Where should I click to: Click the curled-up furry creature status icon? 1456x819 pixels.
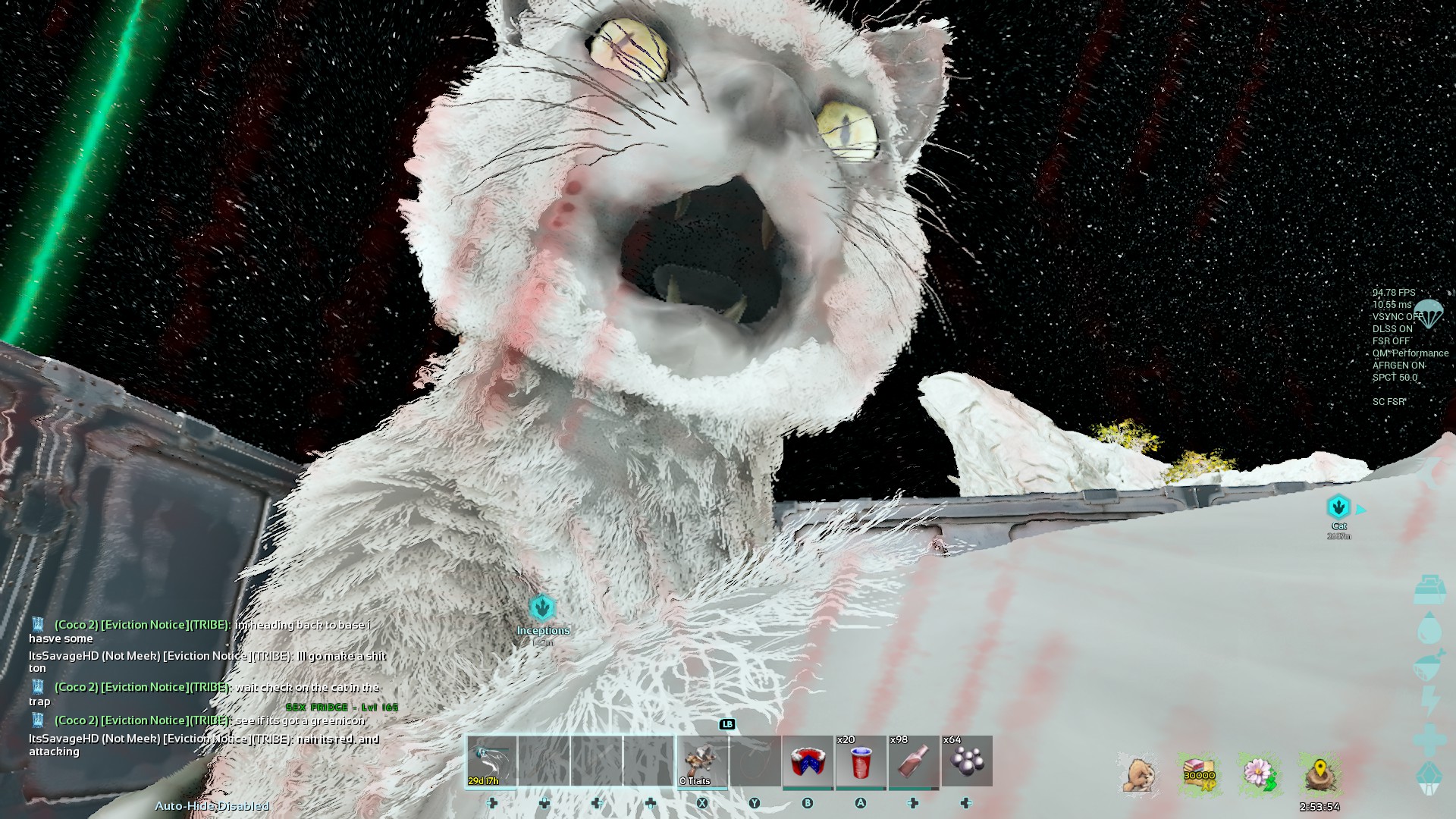point(1138,774)
